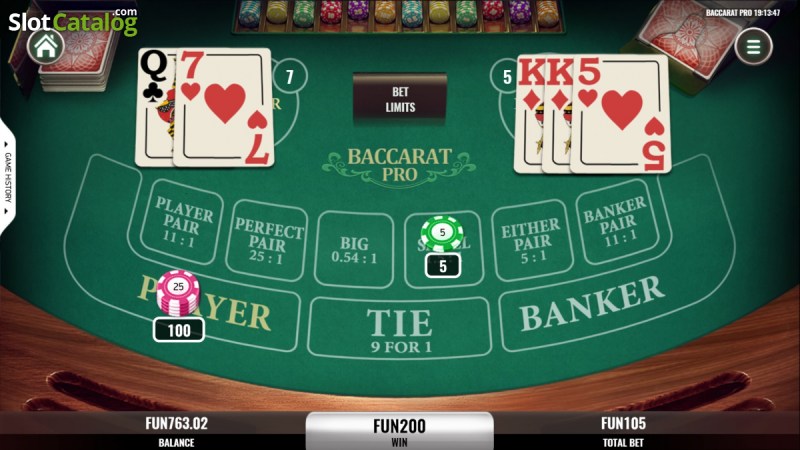Image resolution: width=800 pixels, height=450 pixels.
Task: Bet on Tie 9 for 1
Action: pos(399,326)
